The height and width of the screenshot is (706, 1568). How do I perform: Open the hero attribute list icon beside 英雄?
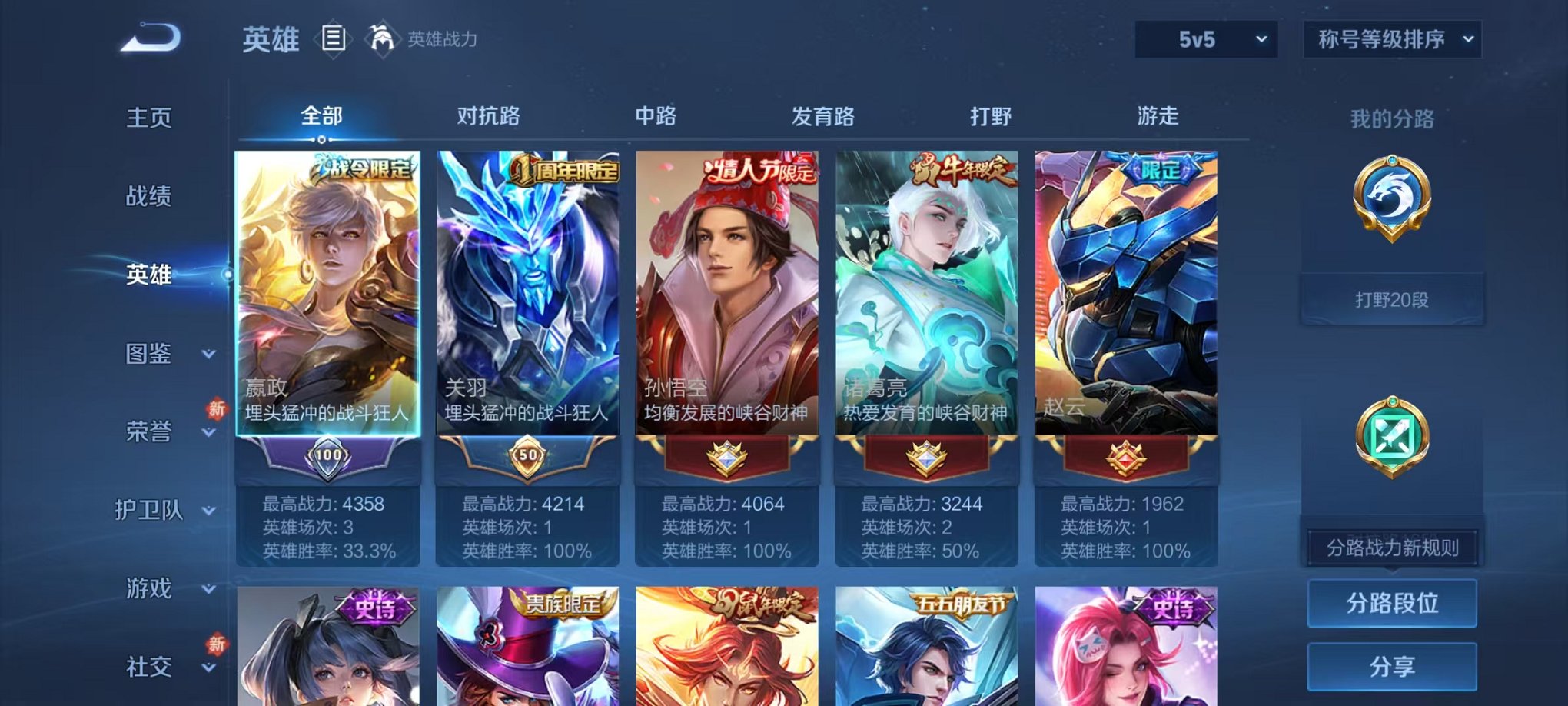click(334, 38)
